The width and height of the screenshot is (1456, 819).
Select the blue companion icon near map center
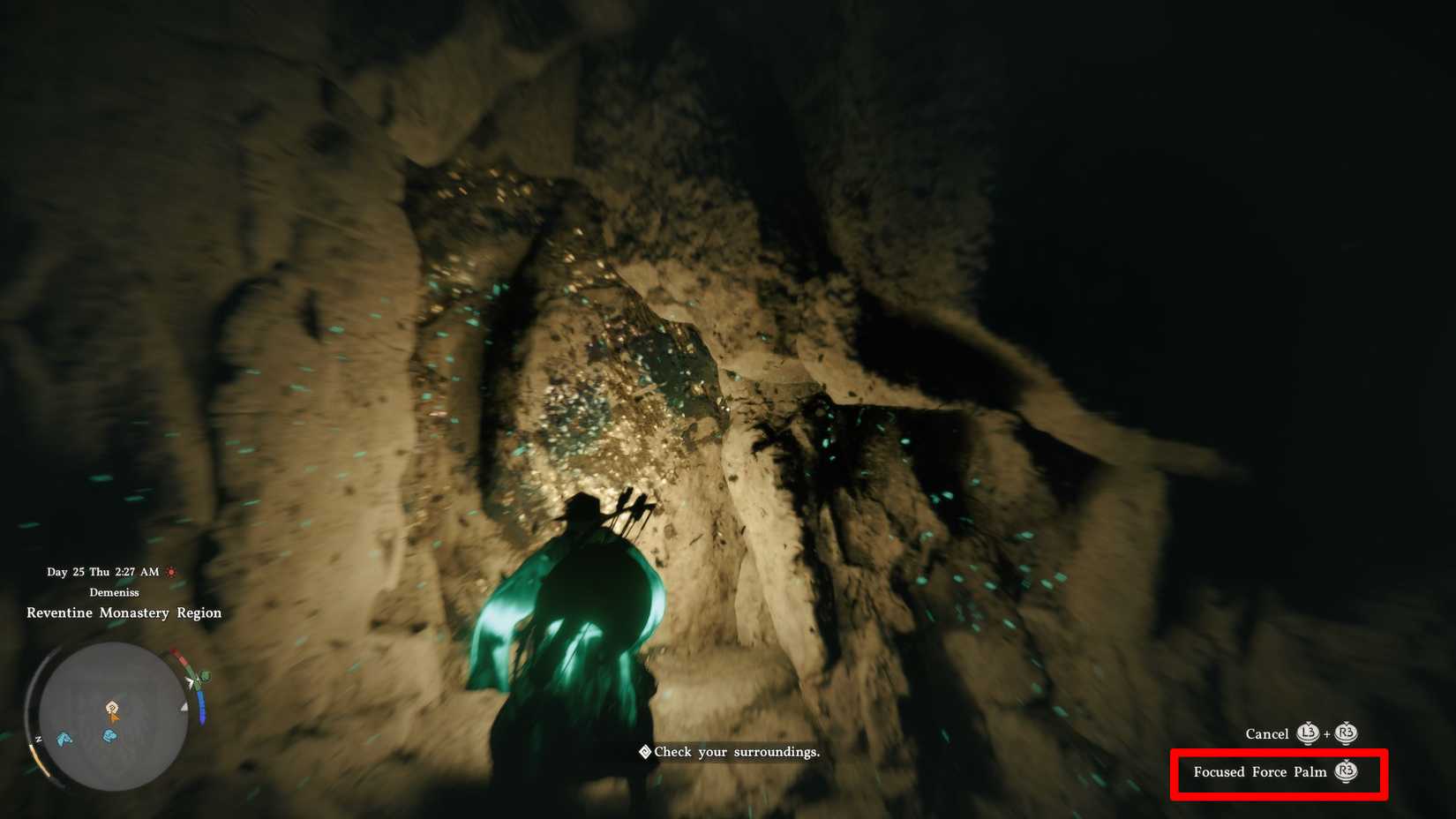click(x=109, y=736)
